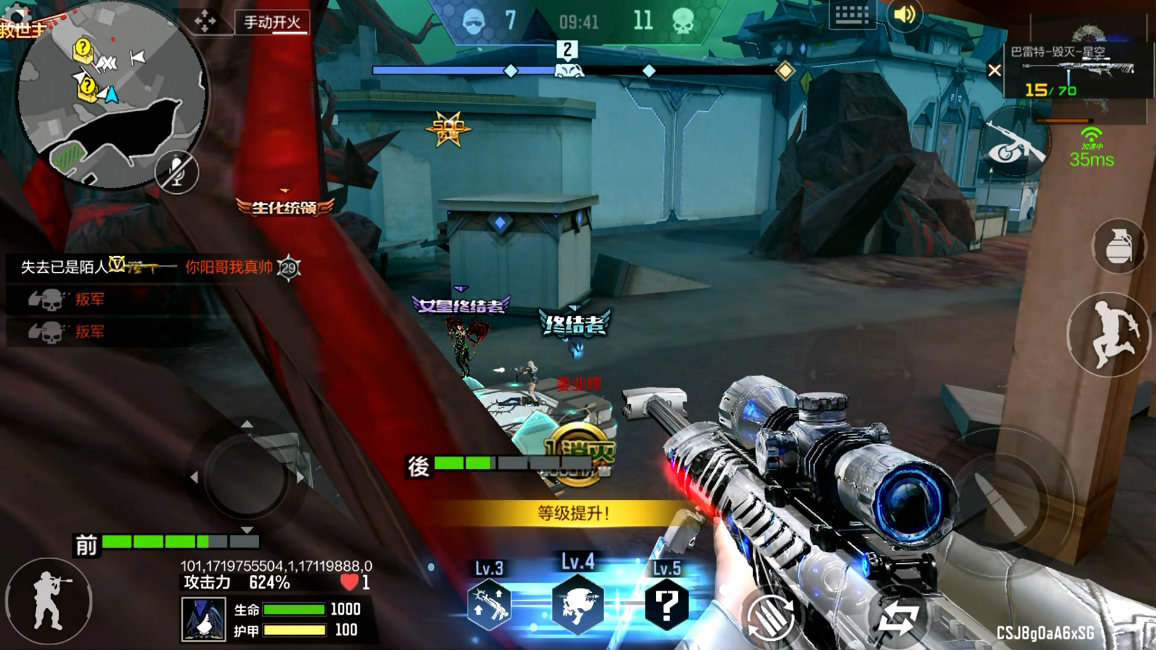1156x650 pixels.
Task: Tap the Lv.5 question mark skill
Action: coord(666,604)
